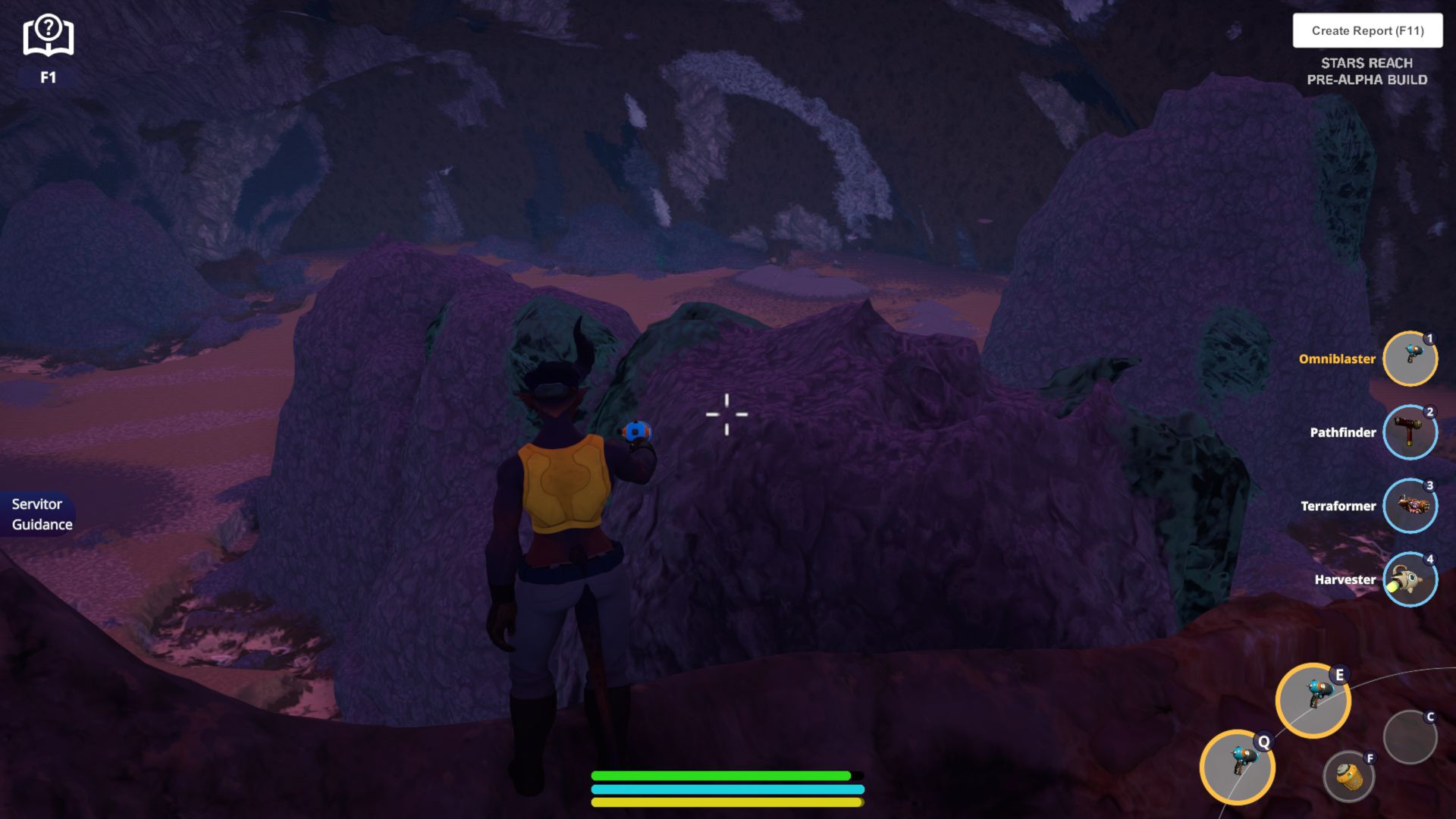Activate the yellow canister item slot
The width and height of the screenshot is (1456, 819).
coord(1348,777)
